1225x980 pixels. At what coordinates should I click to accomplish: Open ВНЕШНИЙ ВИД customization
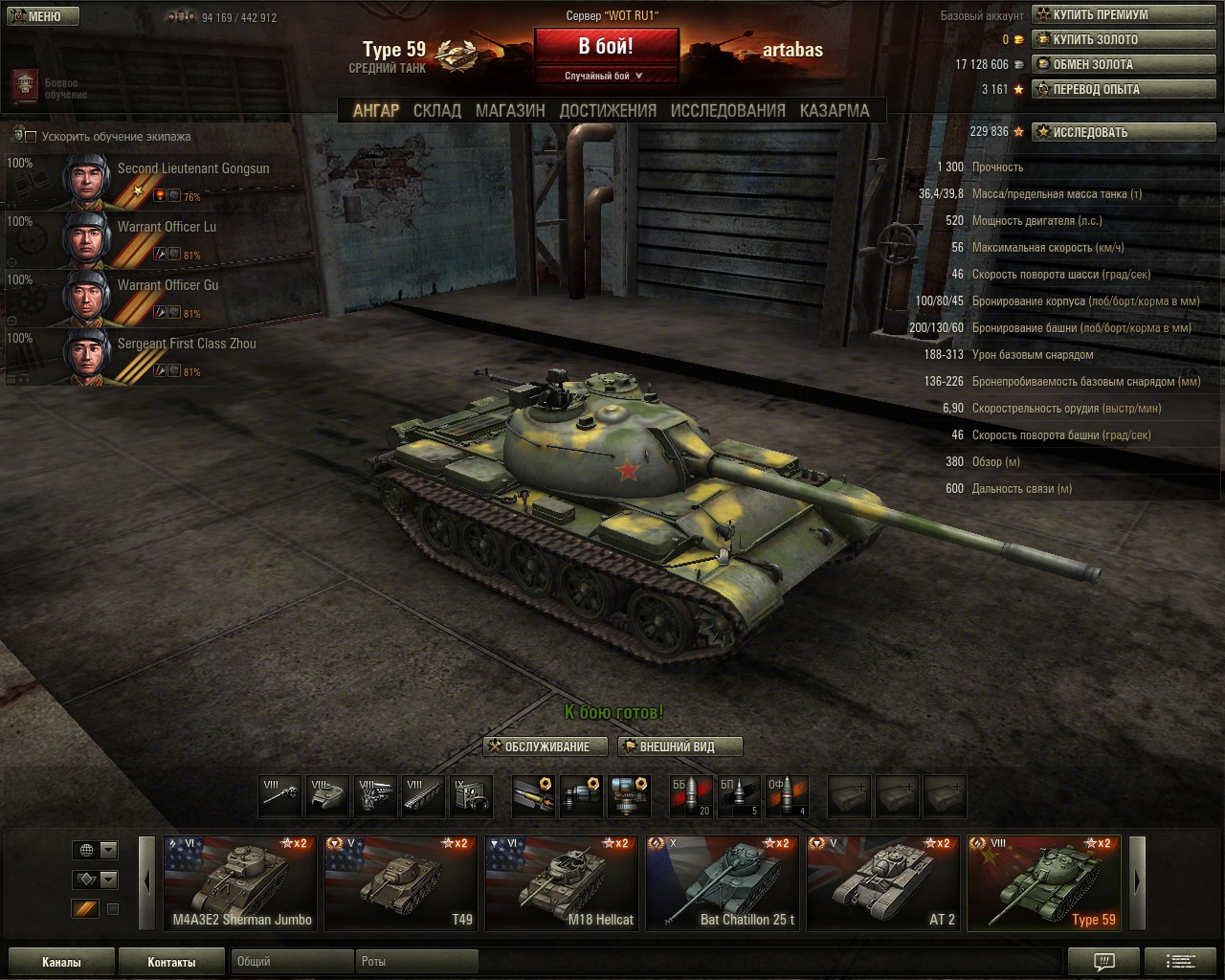[679, 746]
